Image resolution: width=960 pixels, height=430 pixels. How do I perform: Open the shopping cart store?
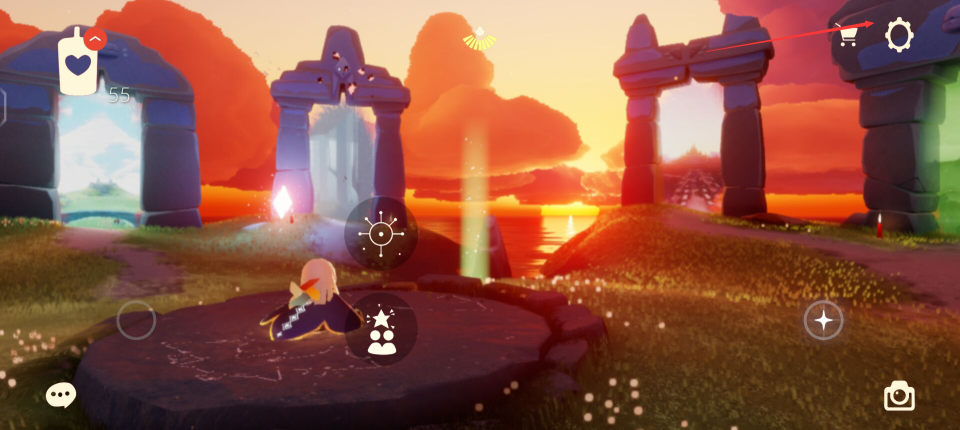(848, 35)
